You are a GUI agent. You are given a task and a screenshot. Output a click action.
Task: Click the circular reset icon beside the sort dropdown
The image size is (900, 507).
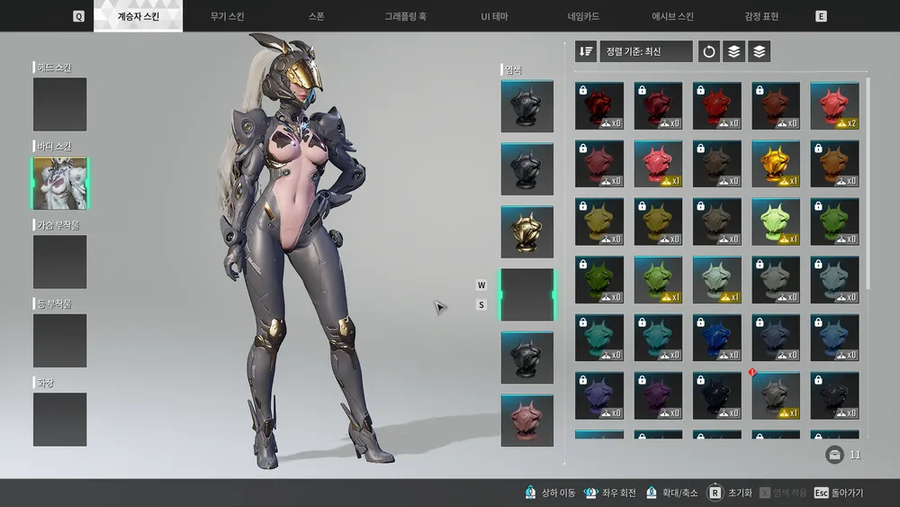pos(709,51)
